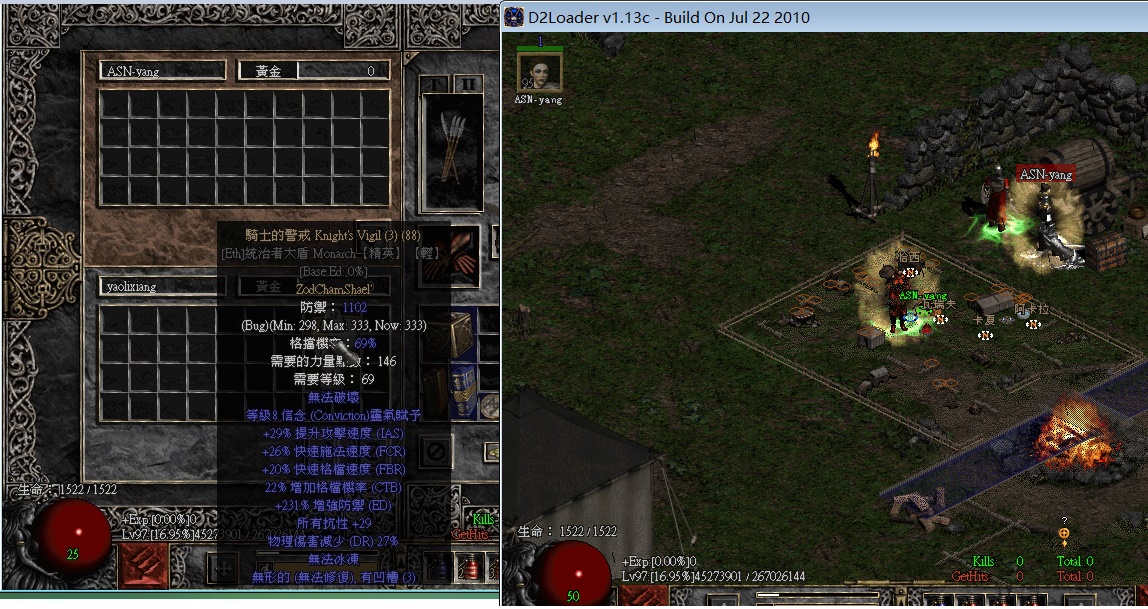Click the circular cancel trade button
This screenshot has width=1148, height=609.
point(436,452)
